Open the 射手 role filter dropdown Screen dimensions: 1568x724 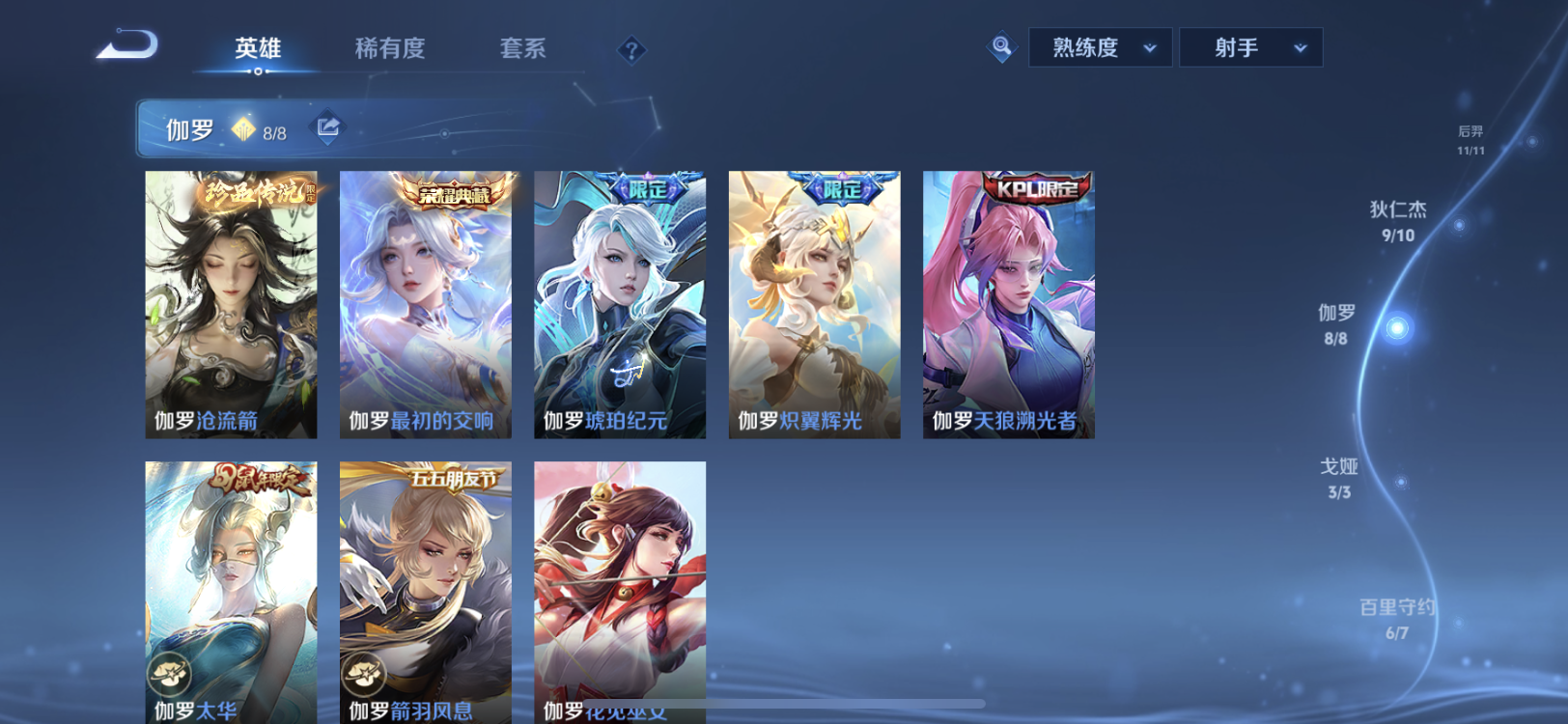point(1250,46)
